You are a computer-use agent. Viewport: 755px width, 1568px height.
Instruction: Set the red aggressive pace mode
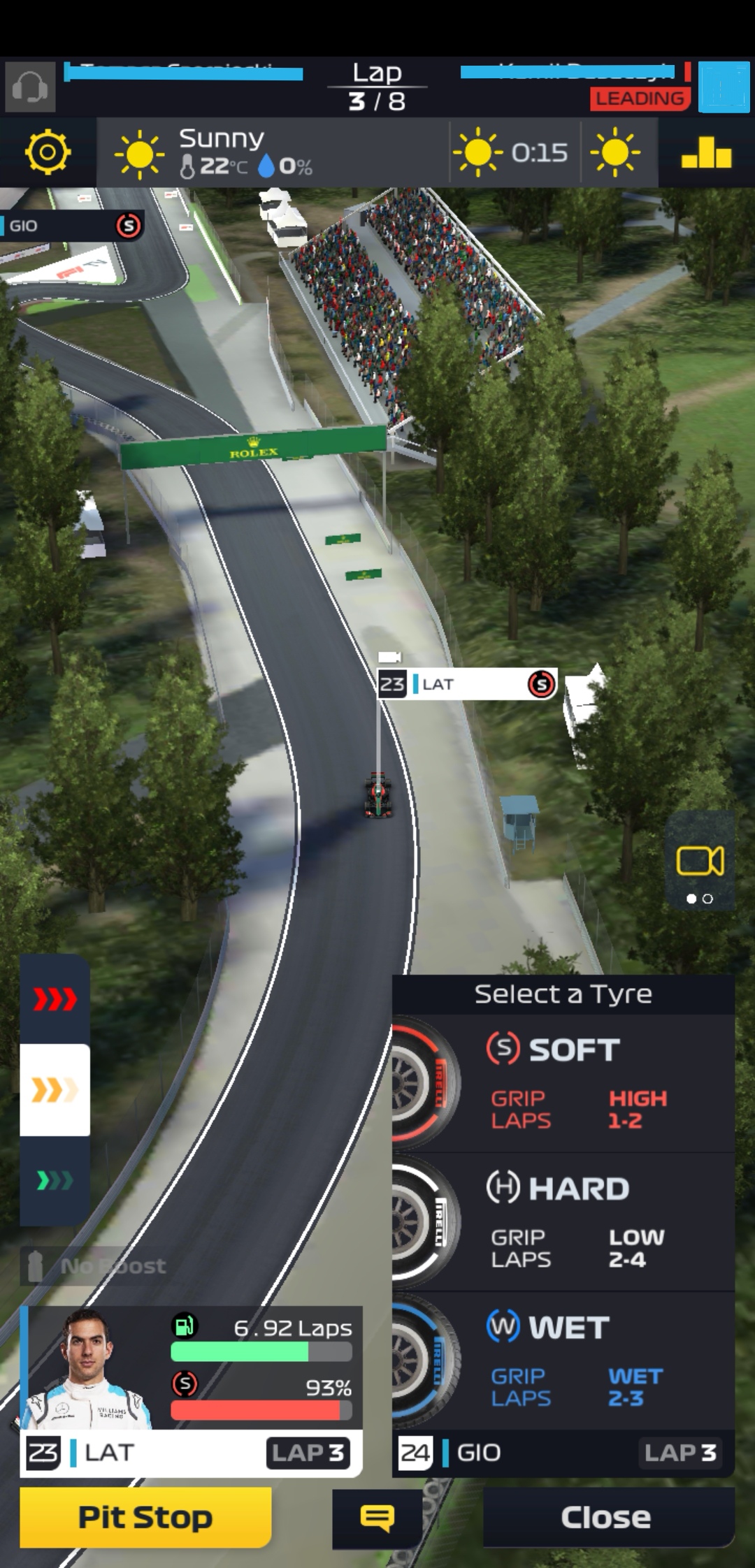point(55,999)
